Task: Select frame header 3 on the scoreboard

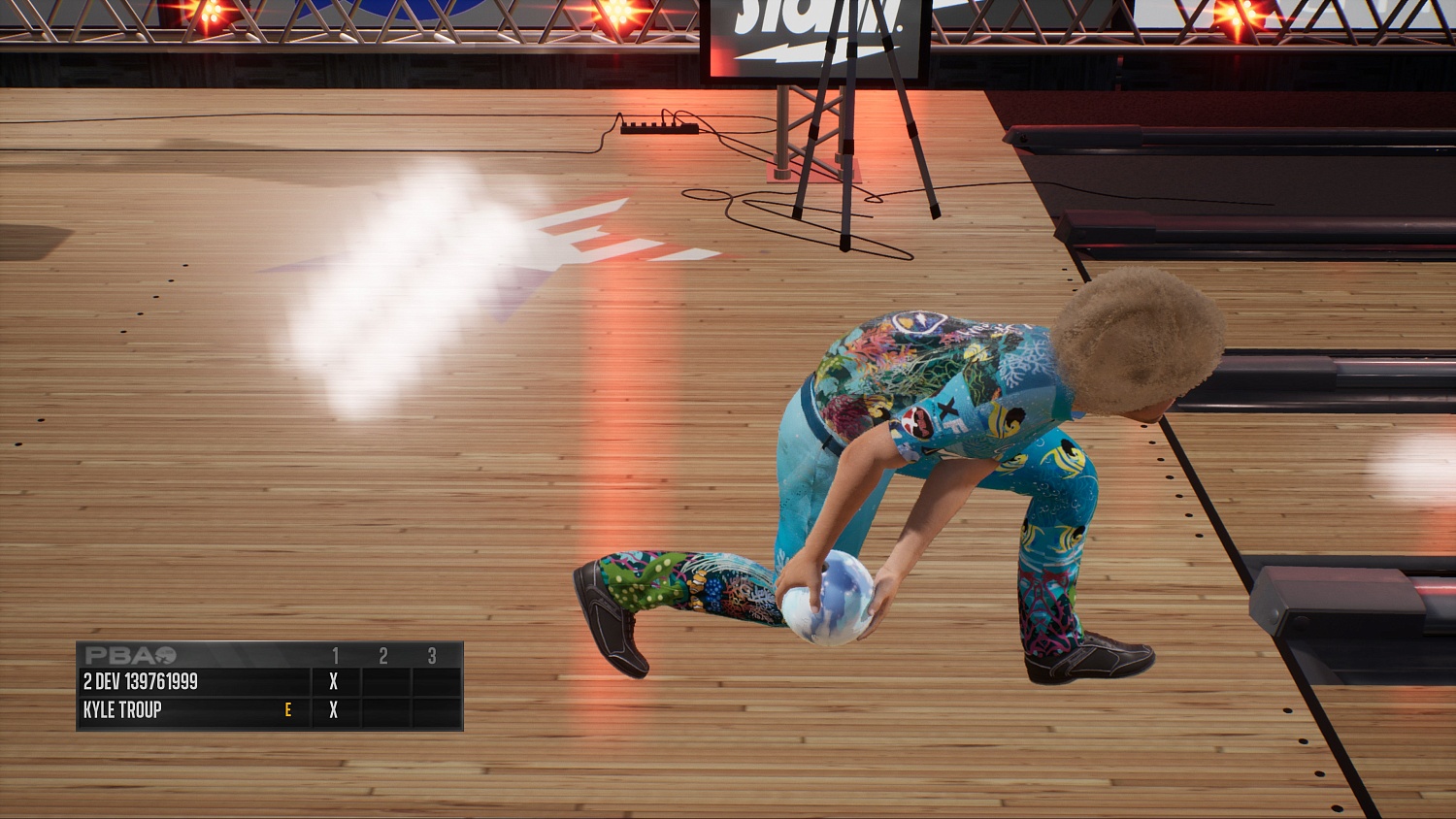Action: click(x=430, y=656)
